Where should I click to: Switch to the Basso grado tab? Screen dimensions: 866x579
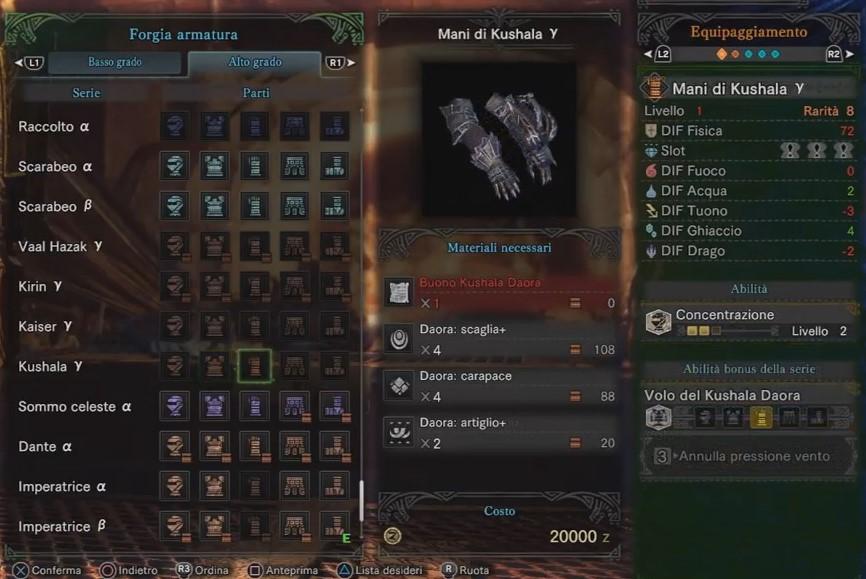[x=115, y=62]
